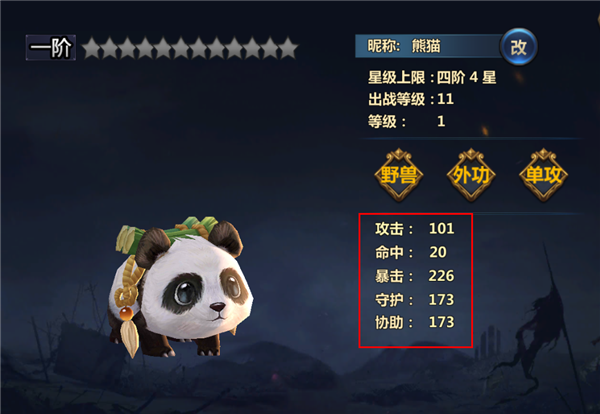Choose the 单攻 single-attack badge
Viewport: 600px width, 414px height.
point(543,174)
